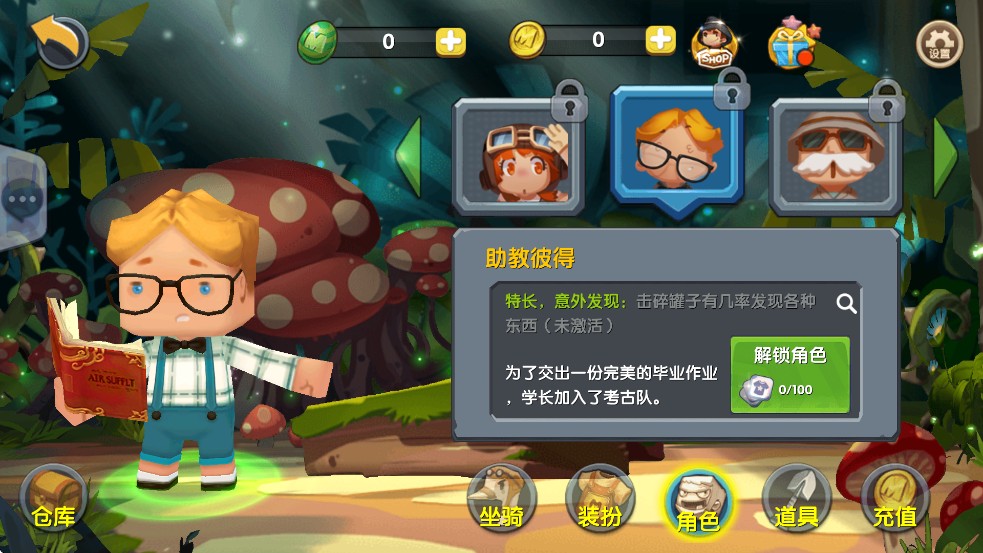
Task: Open the 设置 settings gear
Action: (939, 43)
